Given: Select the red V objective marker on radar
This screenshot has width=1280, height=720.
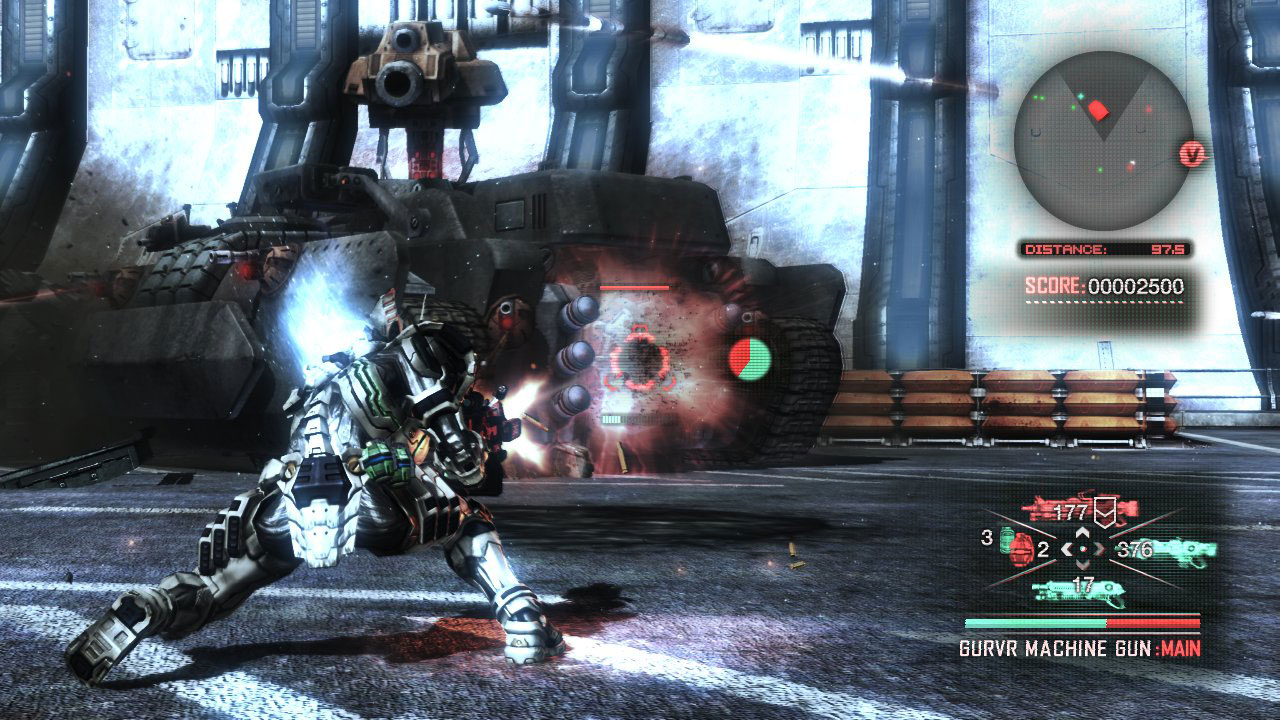Looking at the screenshot, I should click(x=1193, y=154).
